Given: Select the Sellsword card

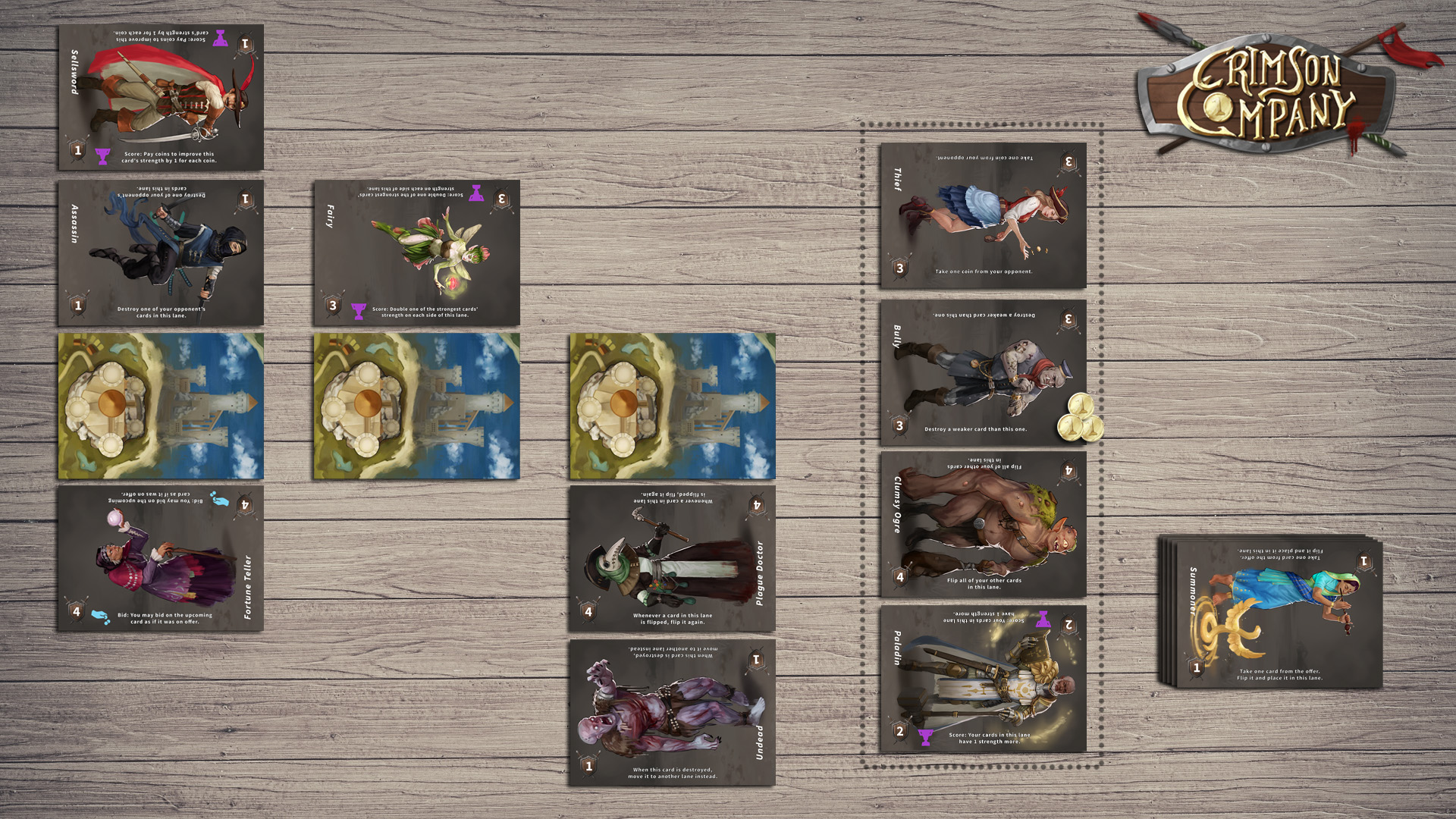Looking at the screenshot, I should (161, 97).
